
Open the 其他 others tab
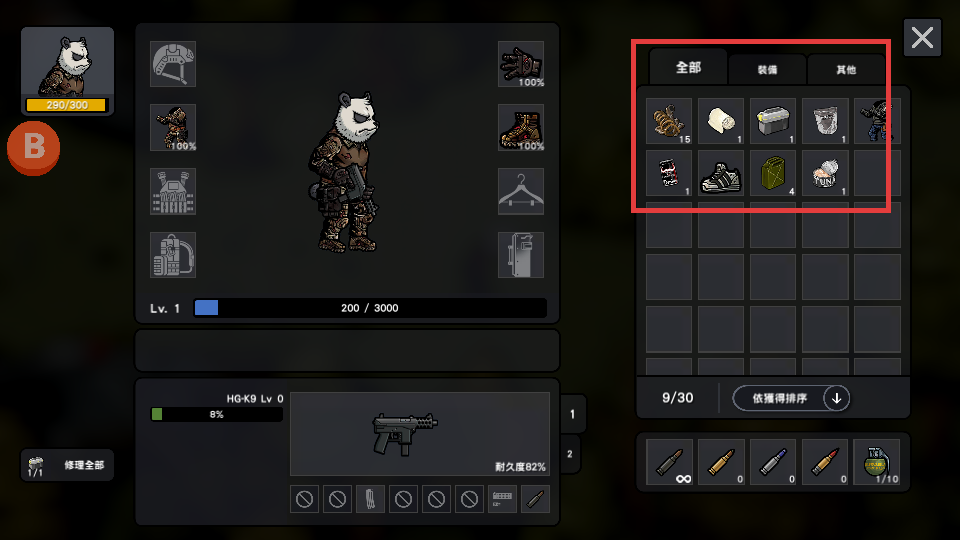[x=846, y=70]
